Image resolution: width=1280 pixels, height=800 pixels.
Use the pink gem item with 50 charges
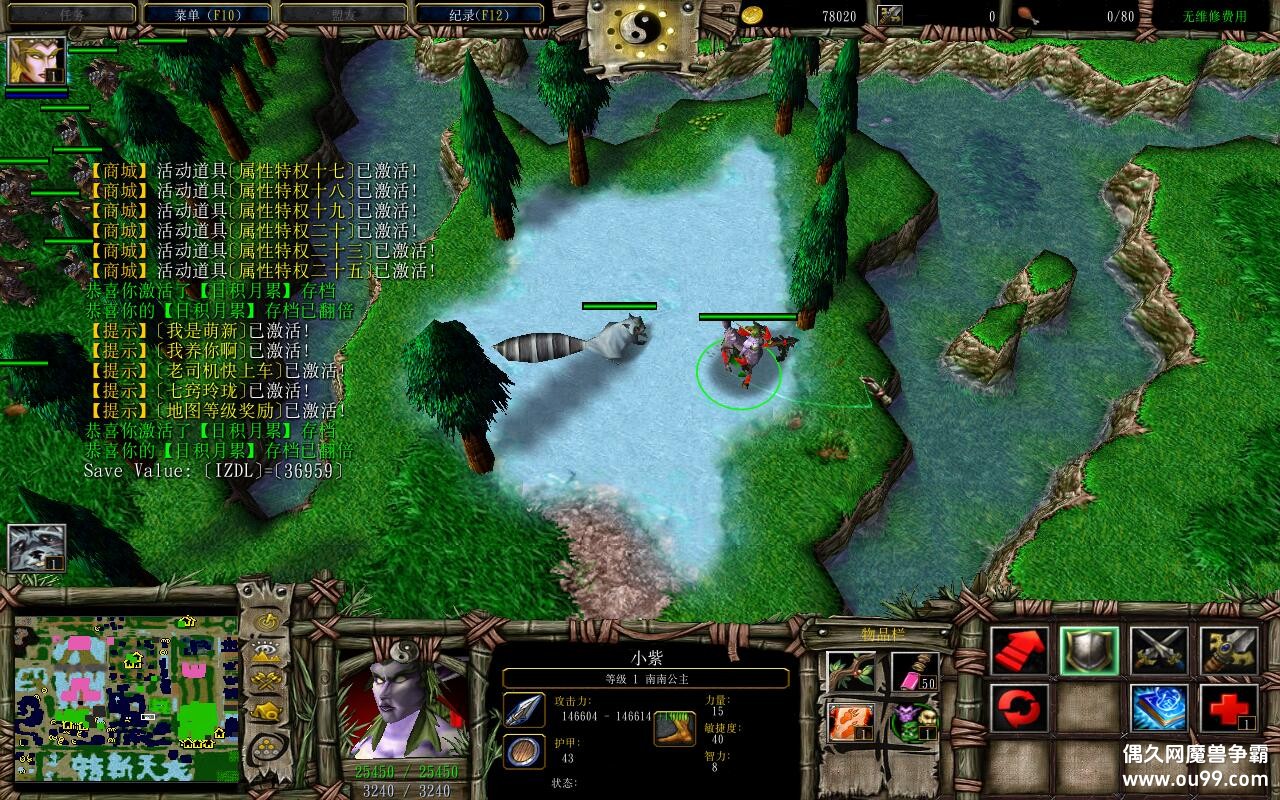(x=915, y=672)
